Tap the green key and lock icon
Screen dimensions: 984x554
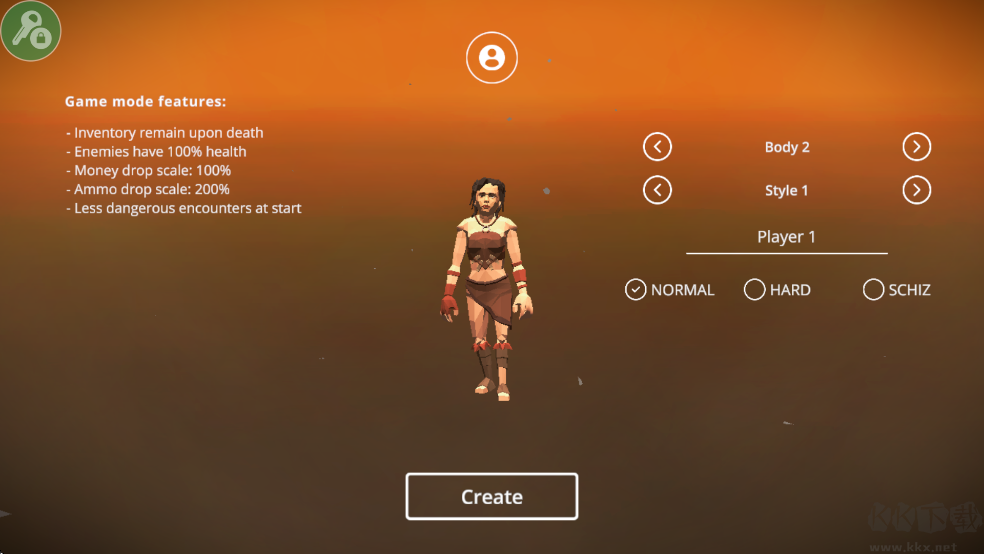(x=31, y=31)
